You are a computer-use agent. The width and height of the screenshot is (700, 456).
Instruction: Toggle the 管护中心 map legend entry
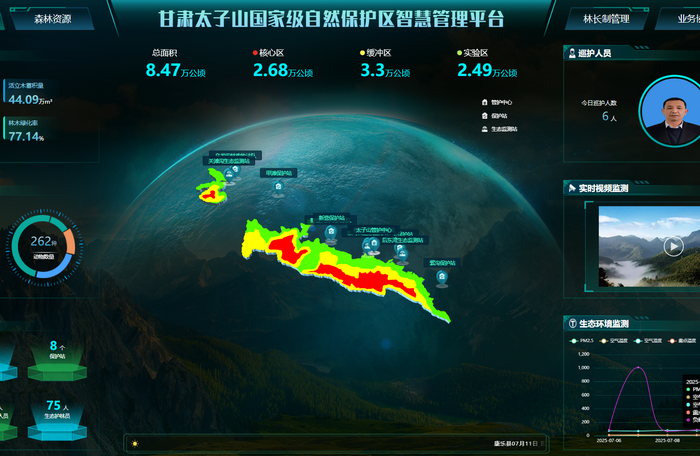[500, 102]
